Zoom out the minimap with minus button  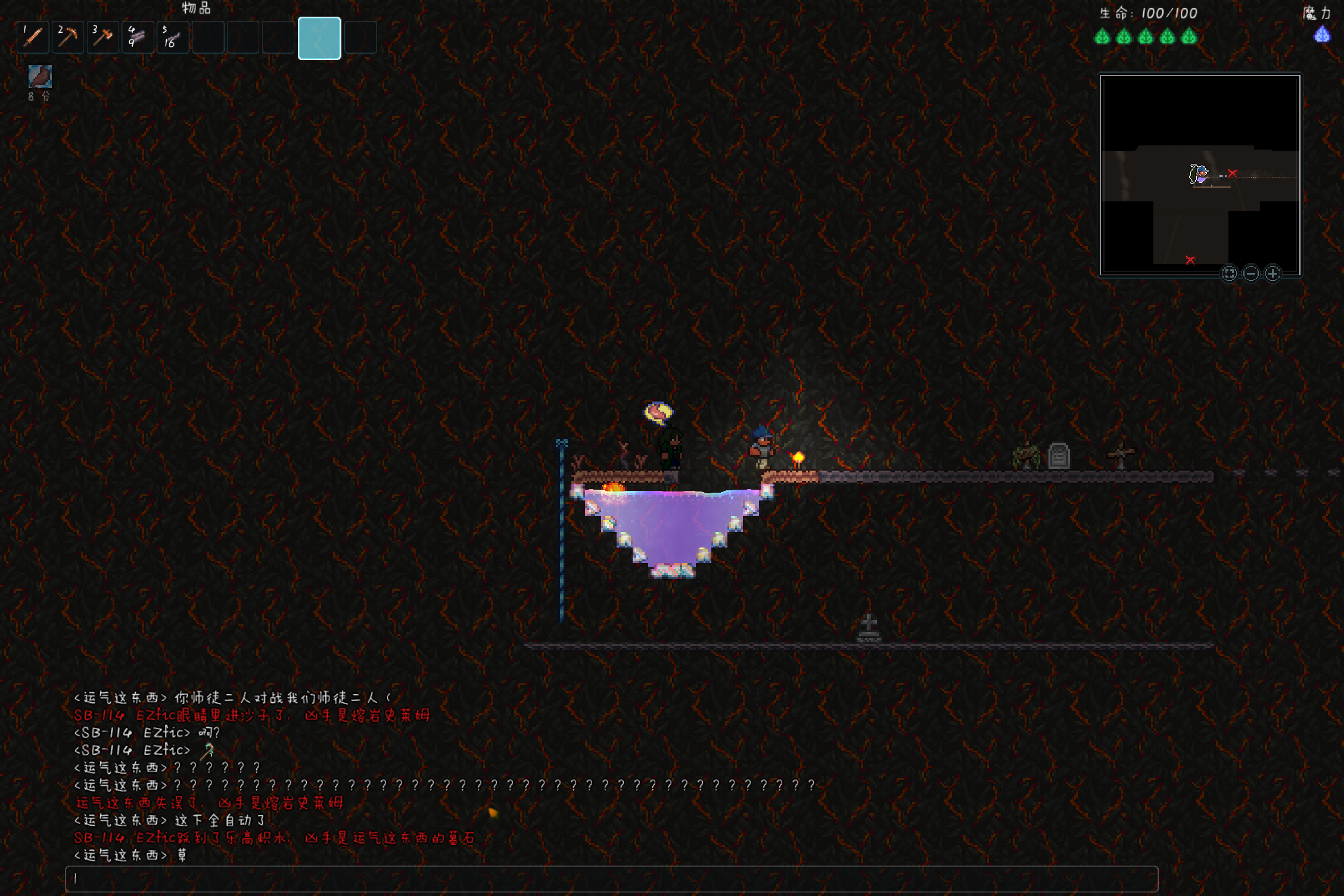(1251, 273)
